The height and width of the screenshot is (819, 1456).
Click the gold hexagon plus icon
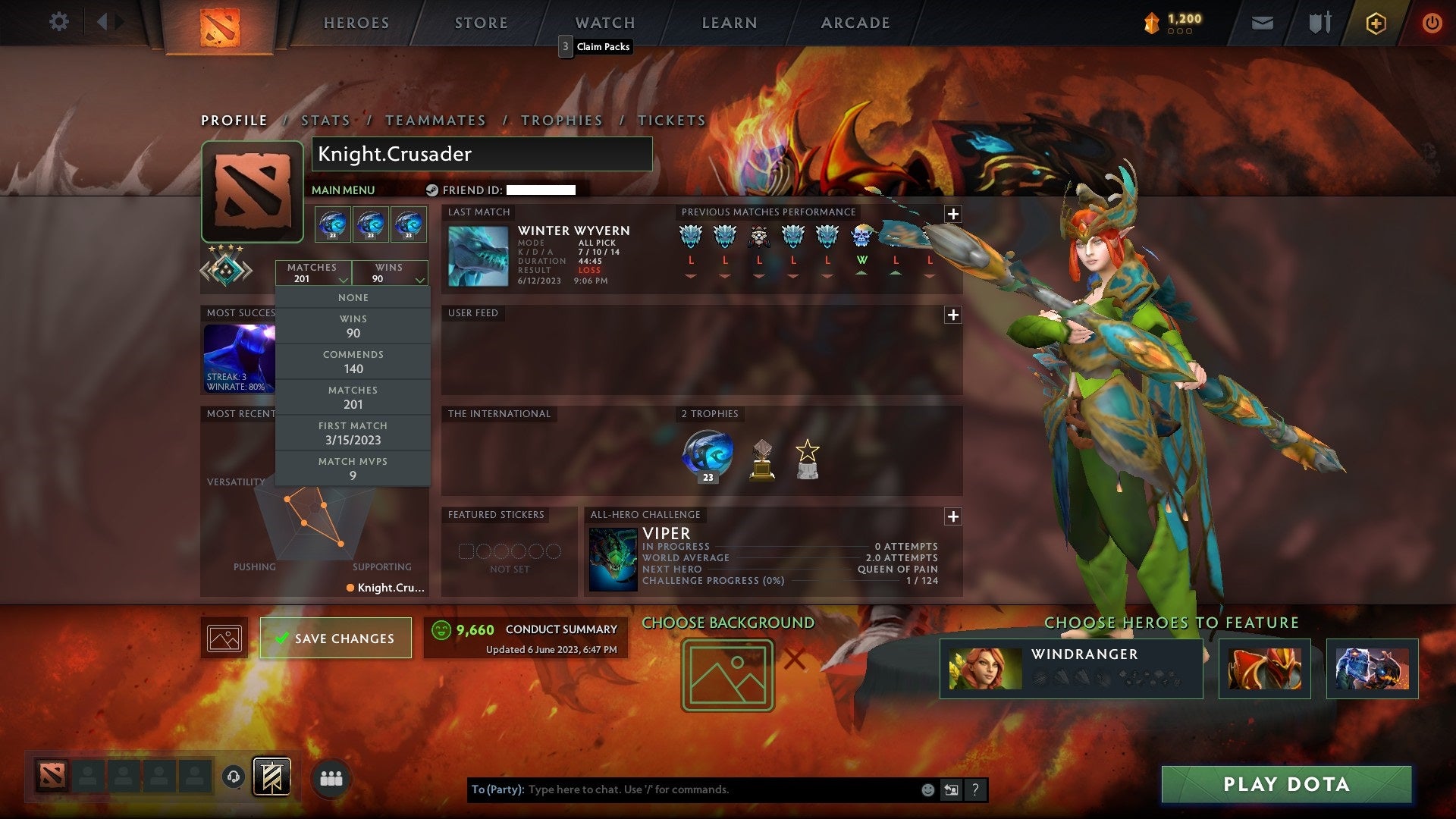tap(1374, 22)
